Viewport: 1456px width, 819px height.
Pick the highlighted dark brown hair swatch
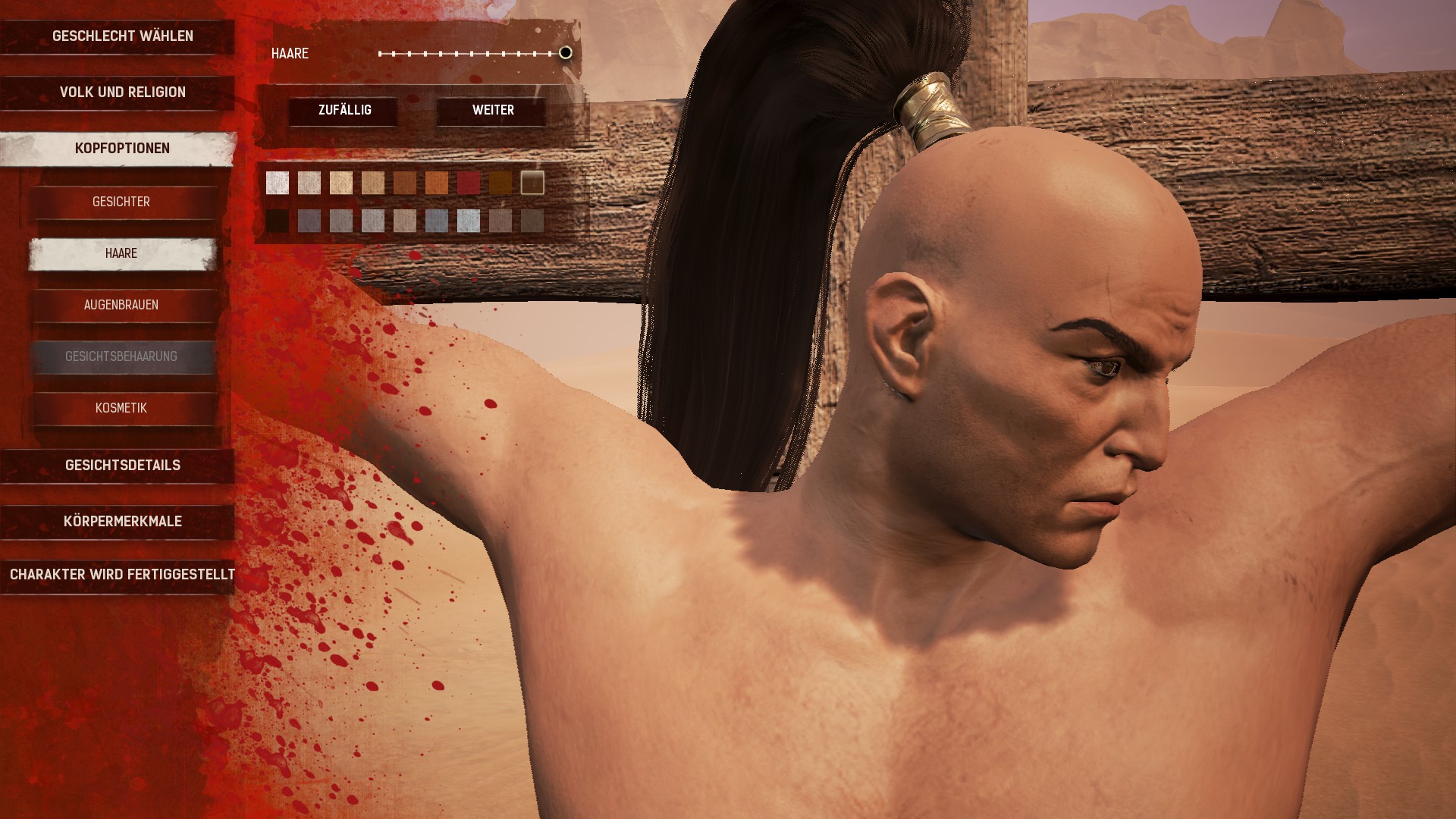click(532, 183)
